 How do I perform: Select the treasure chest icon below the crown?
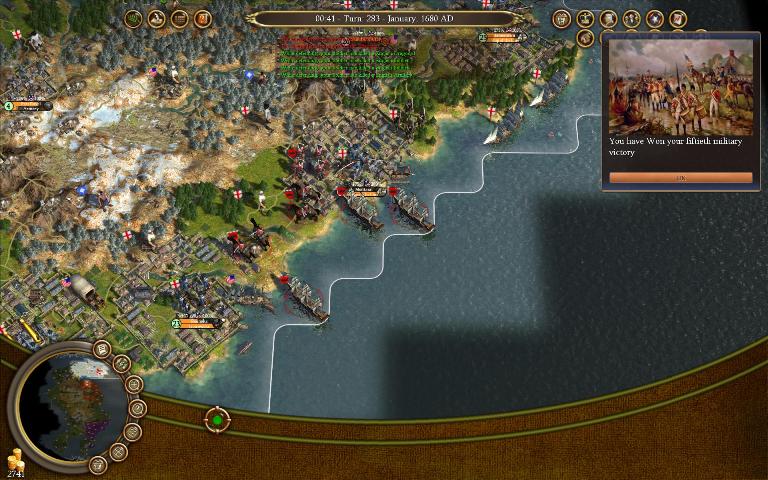(585, 39)
